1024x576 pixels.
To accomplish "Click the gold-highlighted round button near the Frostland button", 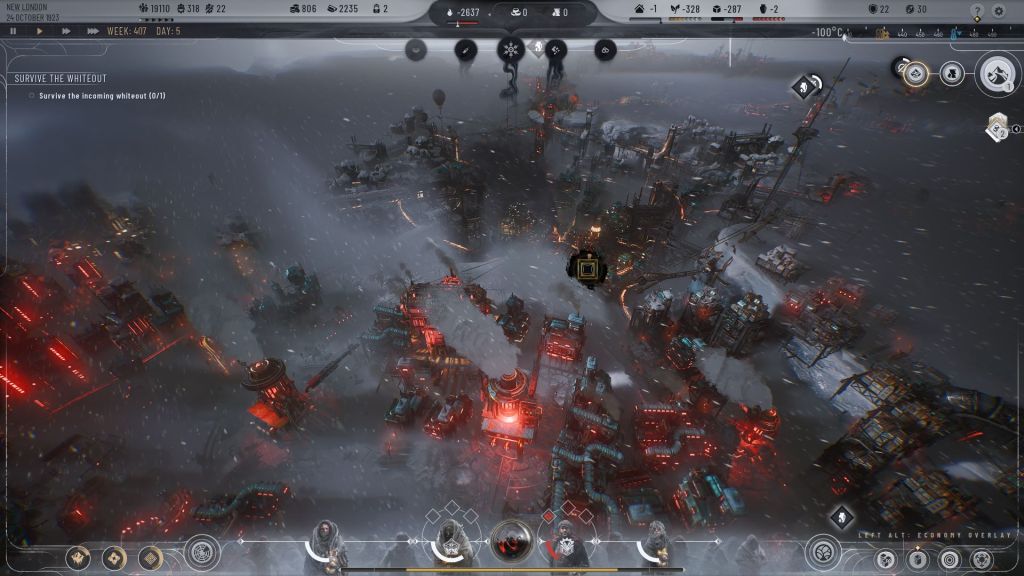I will [916, 72].
